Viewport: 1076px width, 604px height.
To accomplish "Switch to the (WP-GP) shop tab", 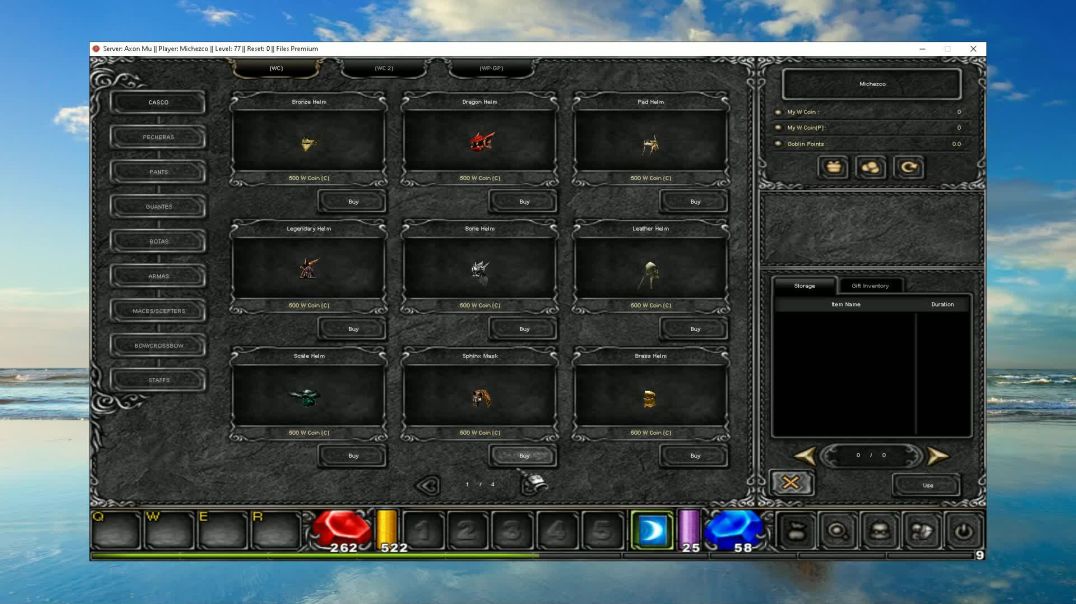I will (491, 68).
